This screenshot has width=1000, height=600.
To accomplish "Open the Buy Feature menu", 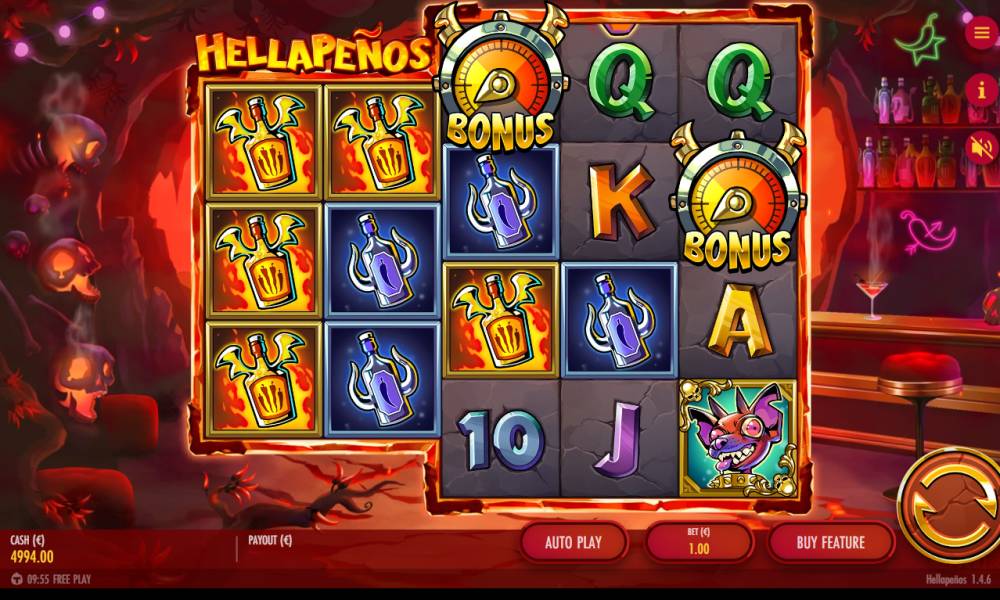I will [830, 543].
